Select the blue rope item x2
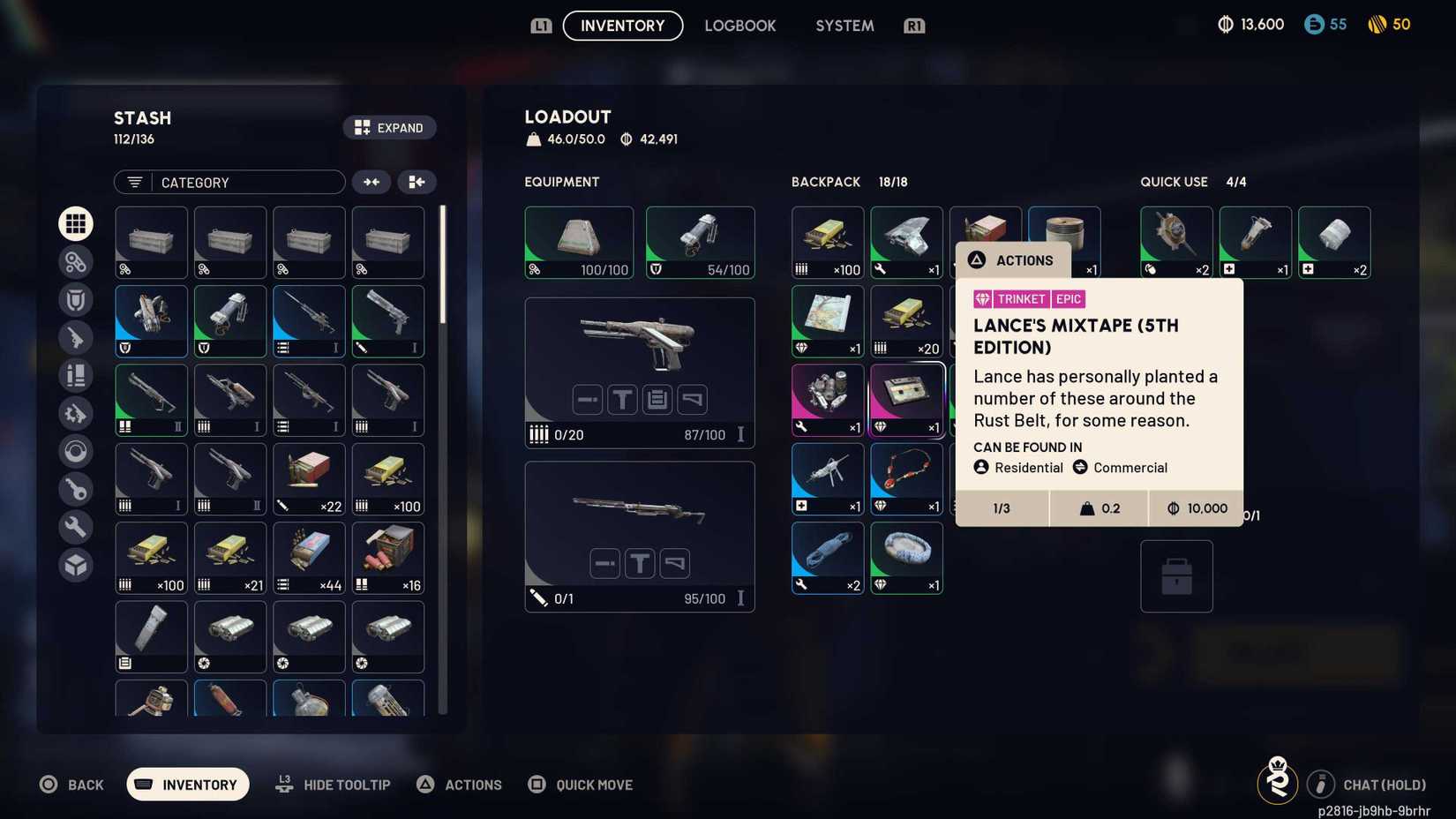 [827, 558]
